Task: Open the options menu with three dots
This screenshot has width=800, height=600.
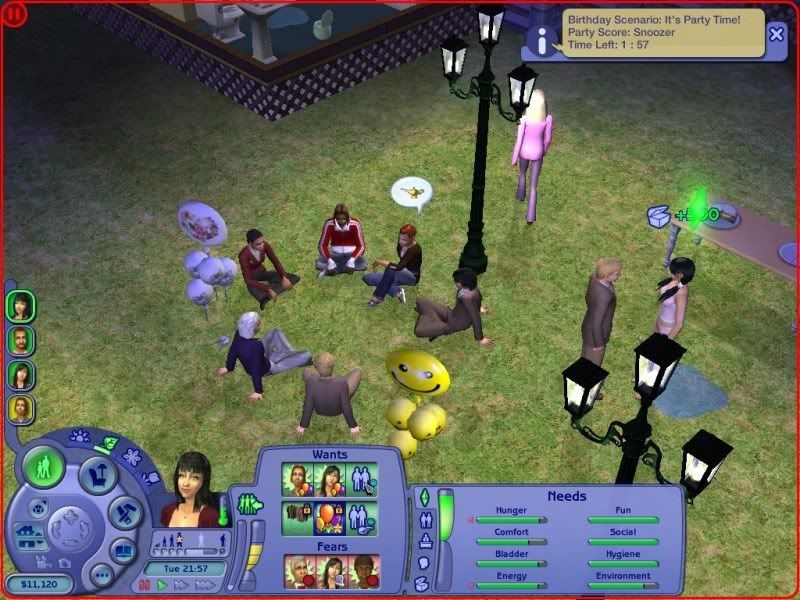Action: tap(101, 575)
